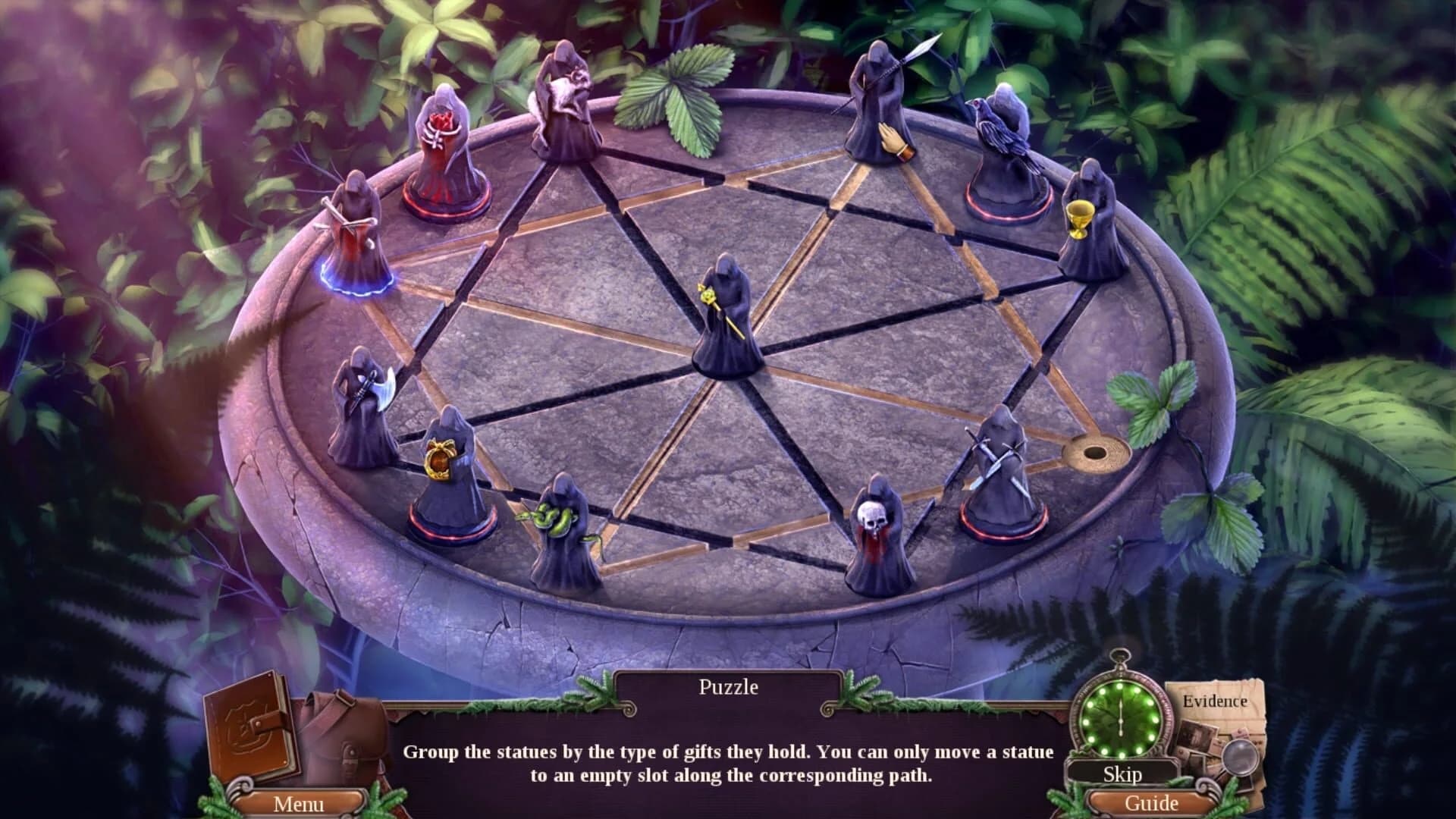This screenshot has width=1456, height=819.
Task: Click the Puzzle title banner
Action: click(726, 688)
